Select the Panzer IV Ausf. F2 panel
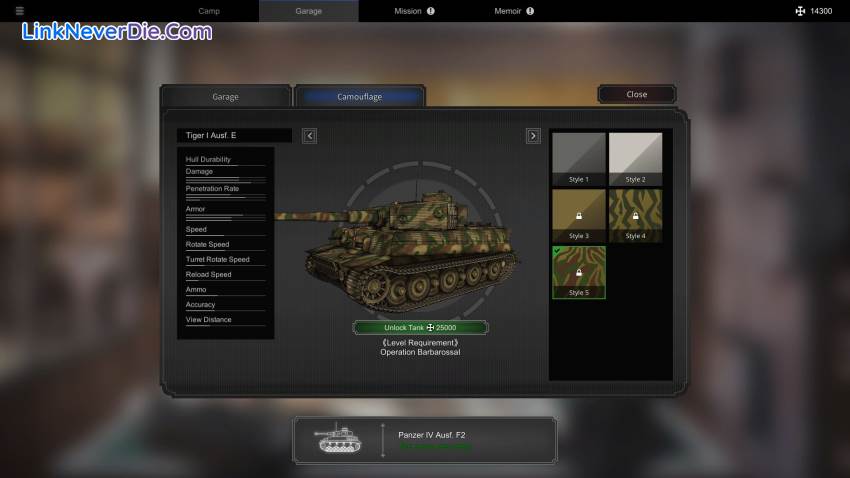 point(424,441)
